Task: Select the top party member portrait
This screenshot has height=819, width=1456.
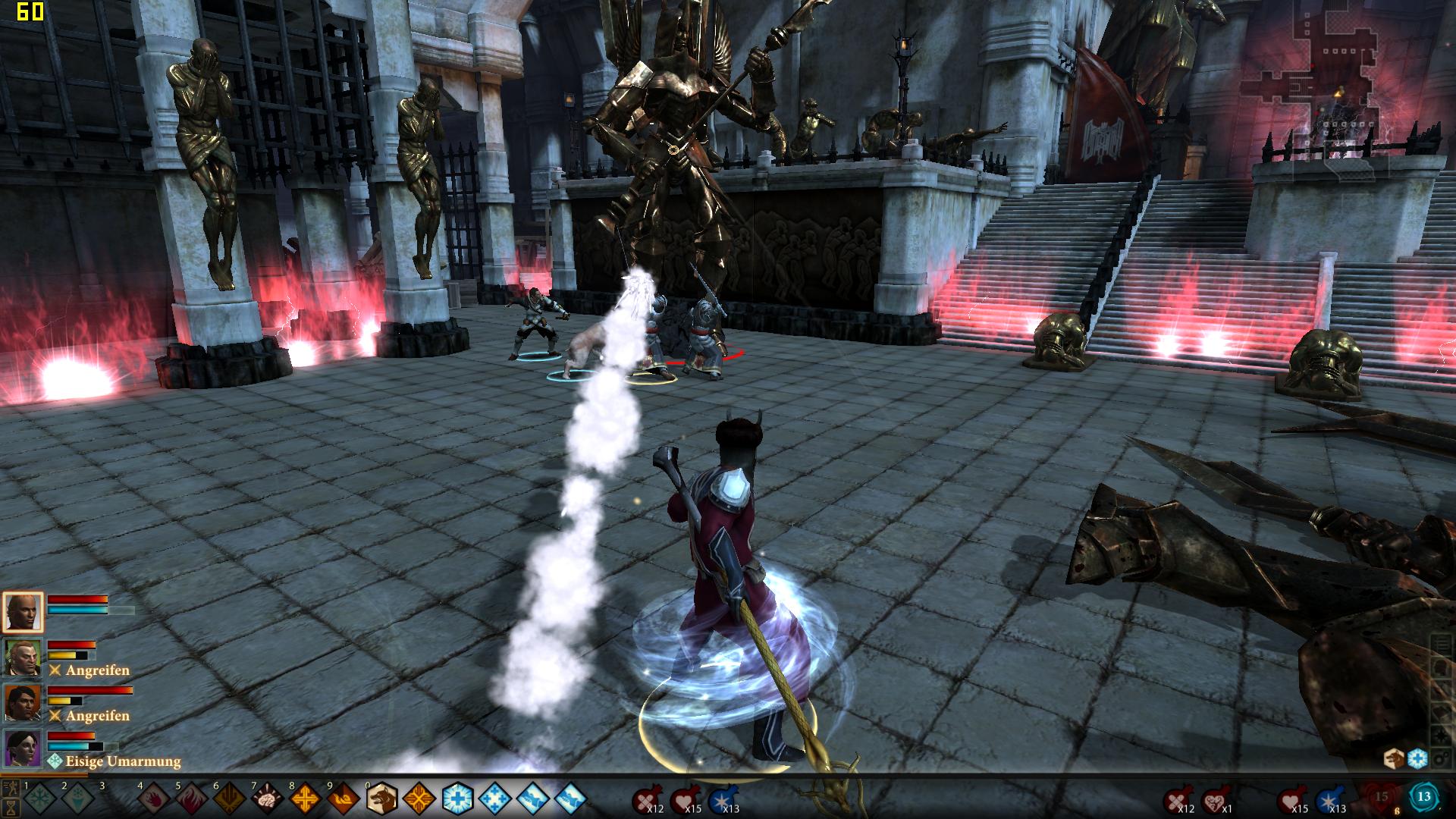Action: point(23,612)
